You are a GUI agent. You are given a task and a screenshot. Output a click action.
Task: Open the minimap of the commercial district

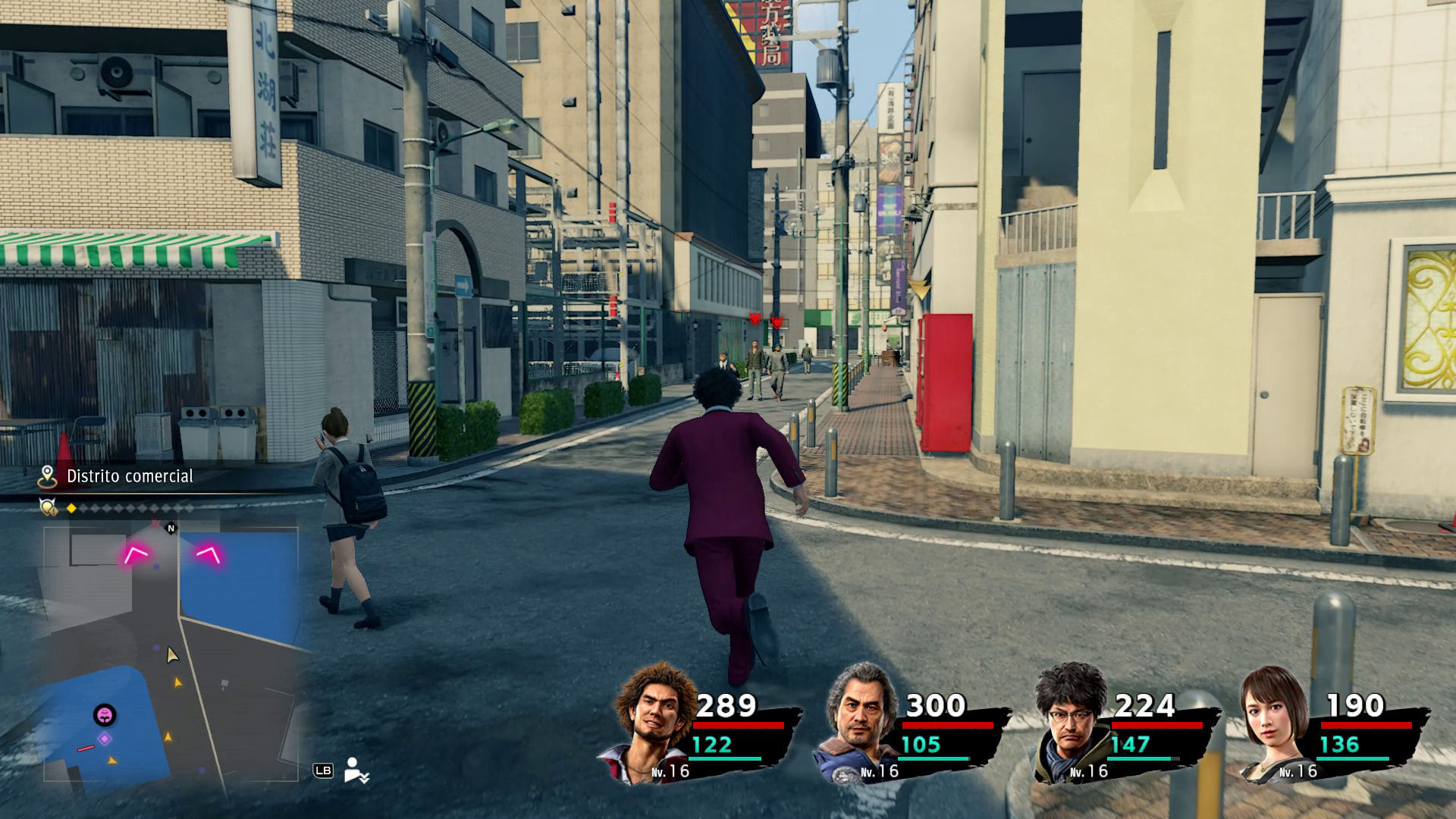(171, 652)
